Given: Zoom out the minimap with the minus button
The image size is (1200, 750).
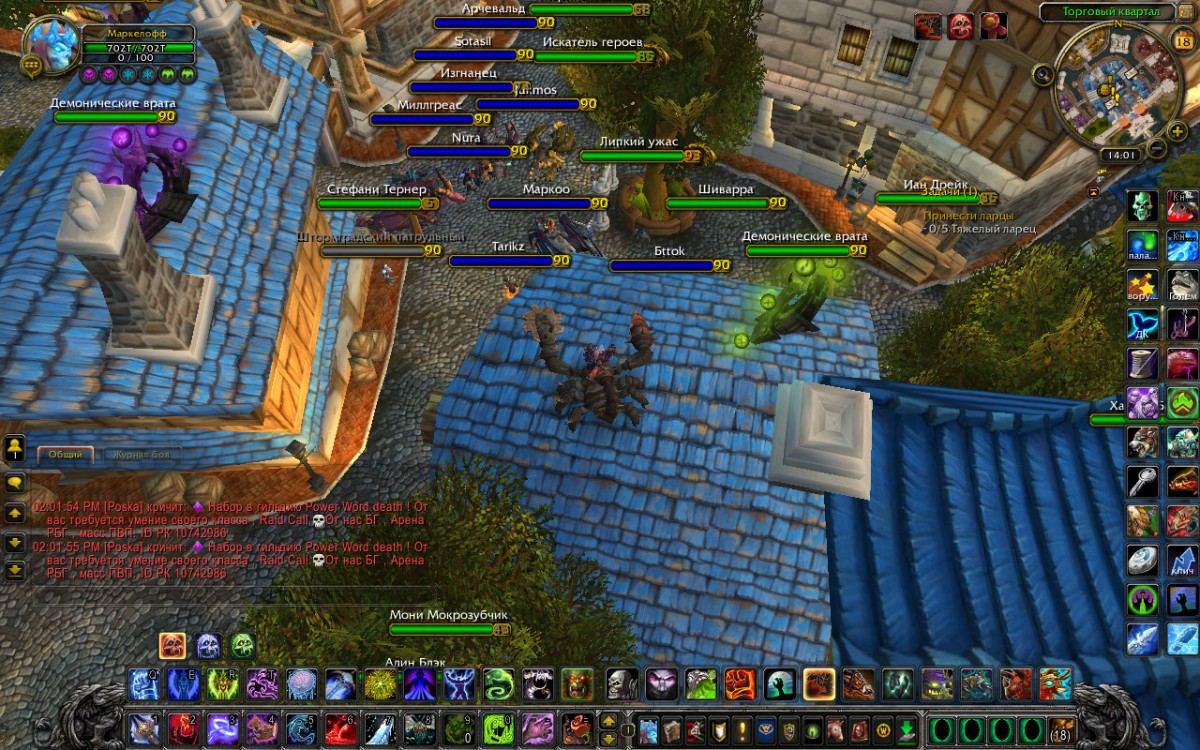Looking at the screenshot, I should pos(1157,149).
